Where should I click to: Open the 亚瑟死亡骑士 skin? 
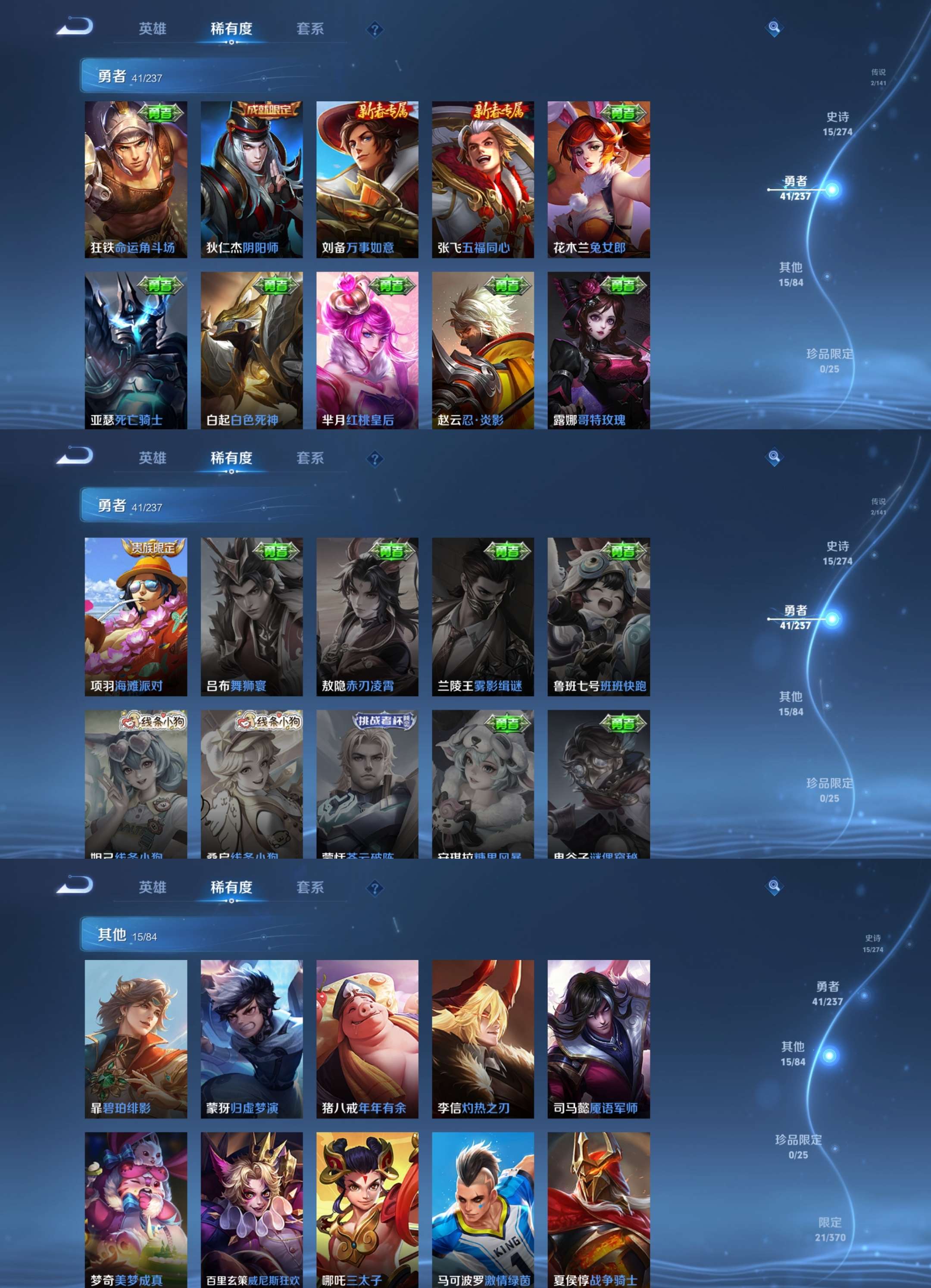tap(136, 350)
